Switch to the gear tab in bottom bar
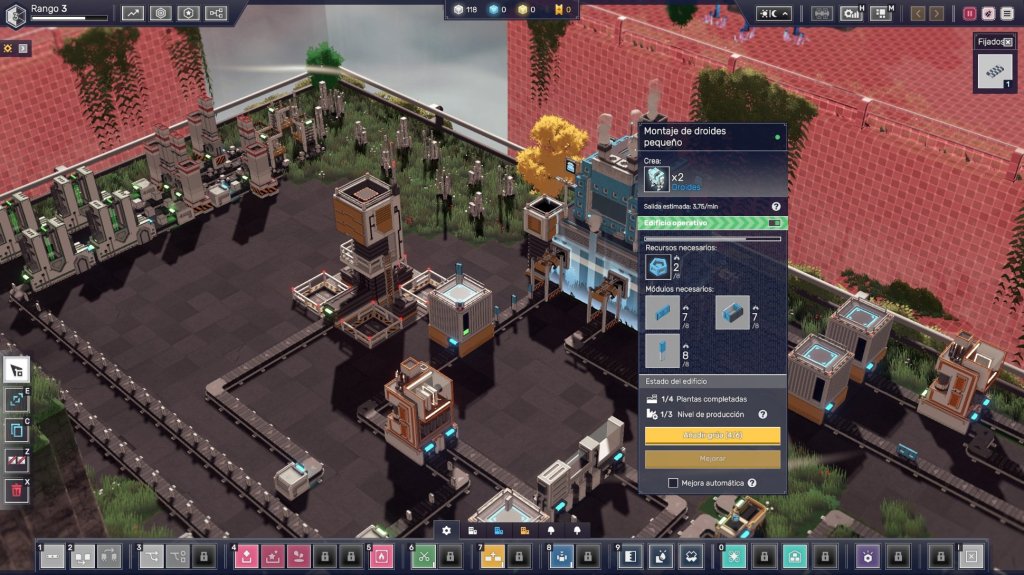The width and height of the screenshot is (1024, 575). click(446, 530)
